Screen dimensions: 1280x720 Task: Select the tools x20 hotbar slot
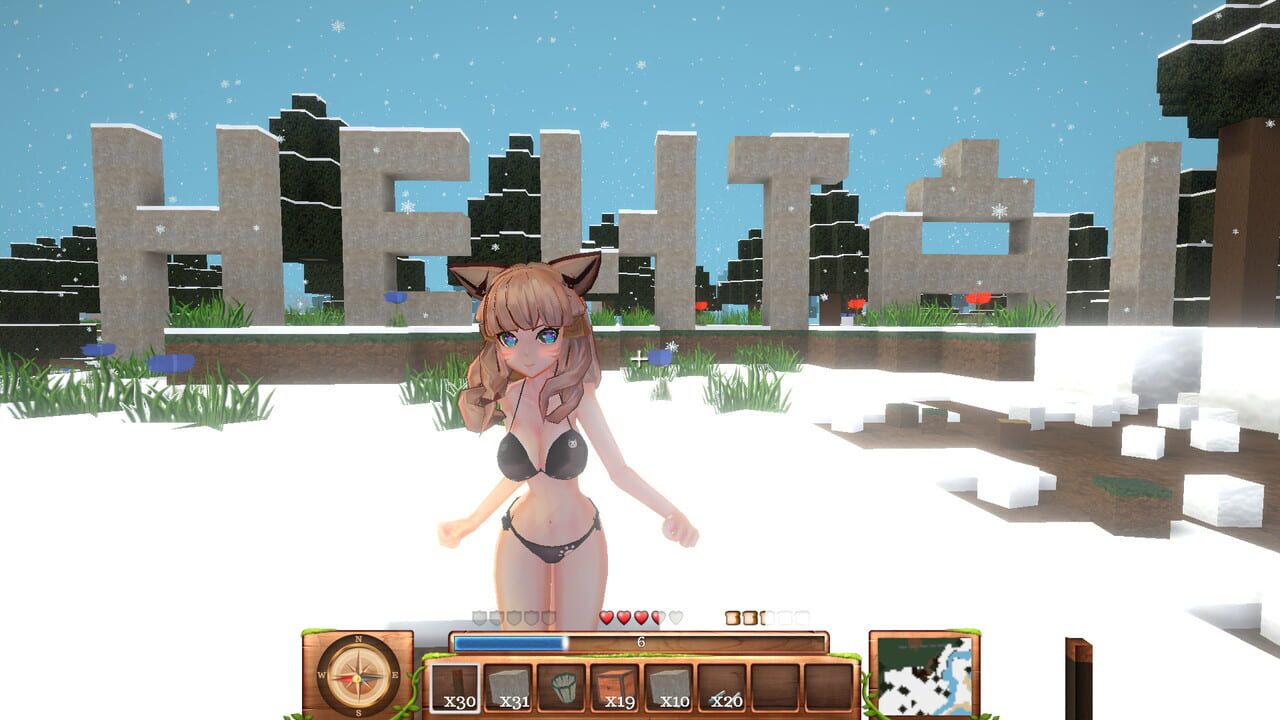click(722, 686)
